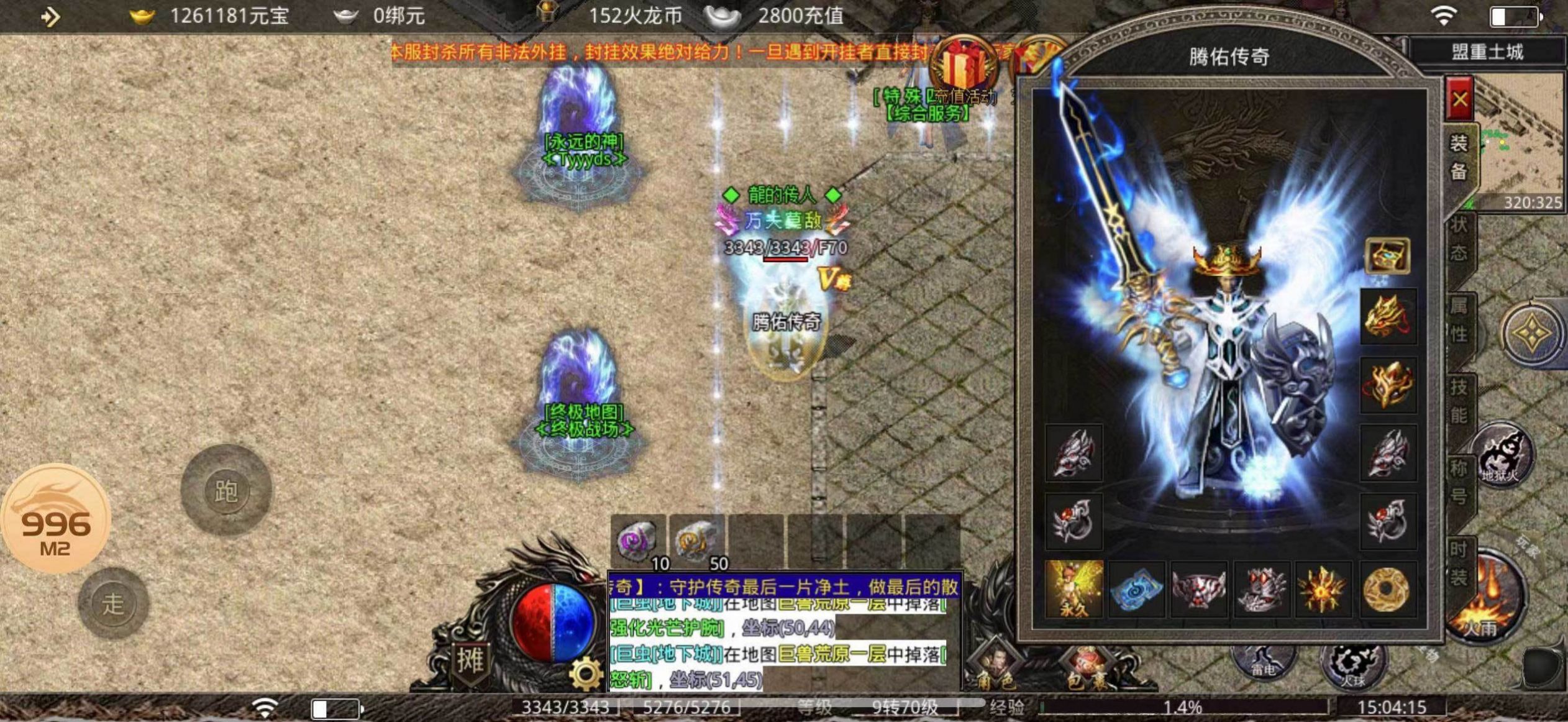The height and width of the screenshot is (722, 1568).
Task: Select the 永久 fairy equipment slot
Action: [1074, 589]
